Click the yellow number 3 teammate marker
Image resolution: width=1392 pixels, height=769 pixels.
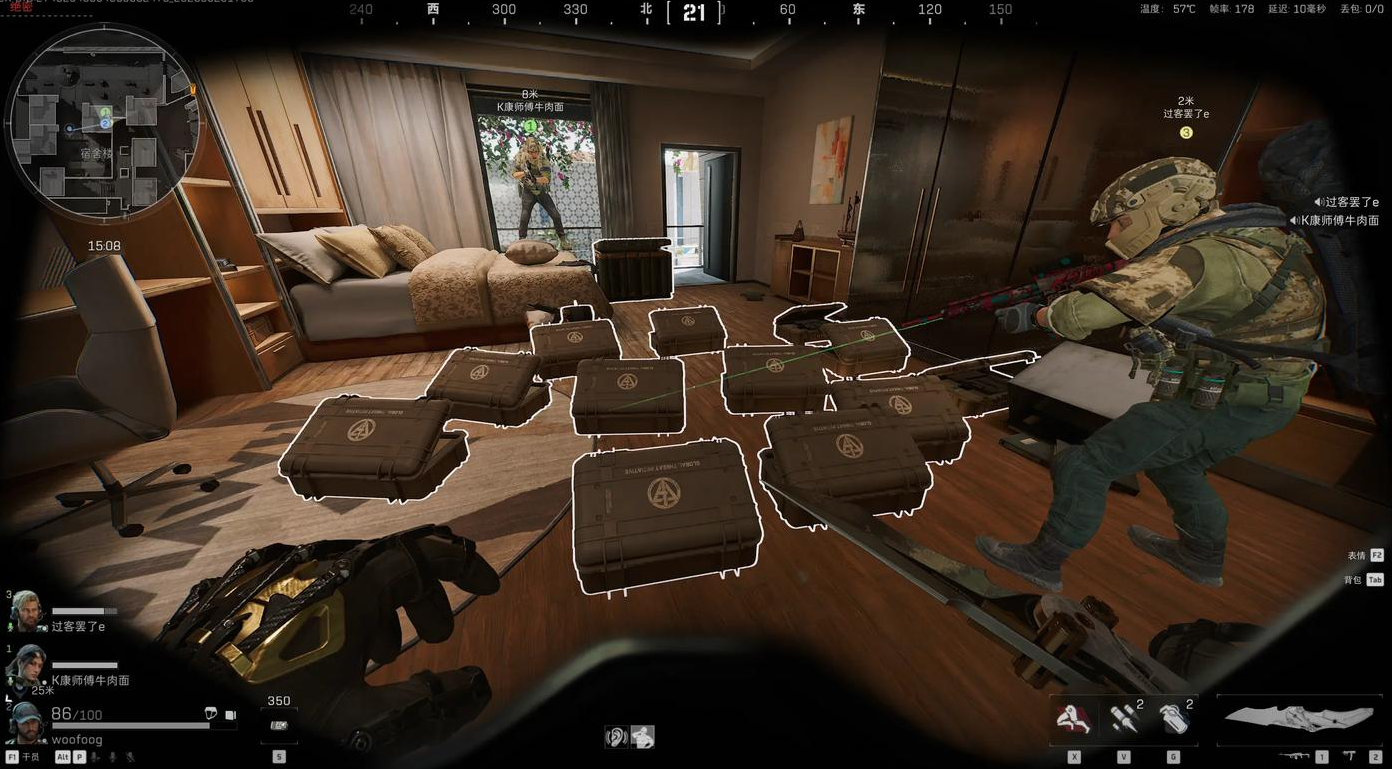click(x=1186, y=132)
